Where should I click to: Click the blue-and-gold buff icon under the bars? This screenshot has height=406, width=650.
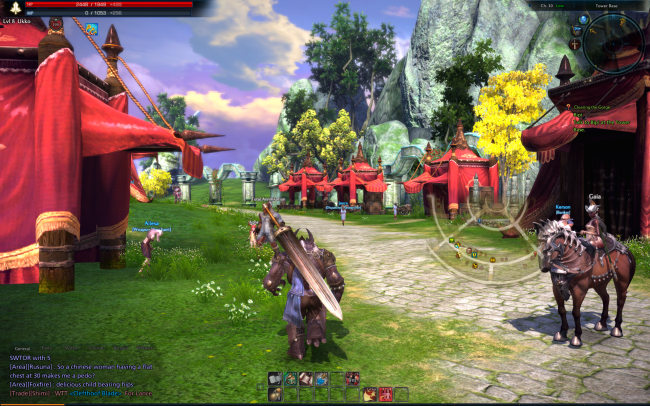91,29
